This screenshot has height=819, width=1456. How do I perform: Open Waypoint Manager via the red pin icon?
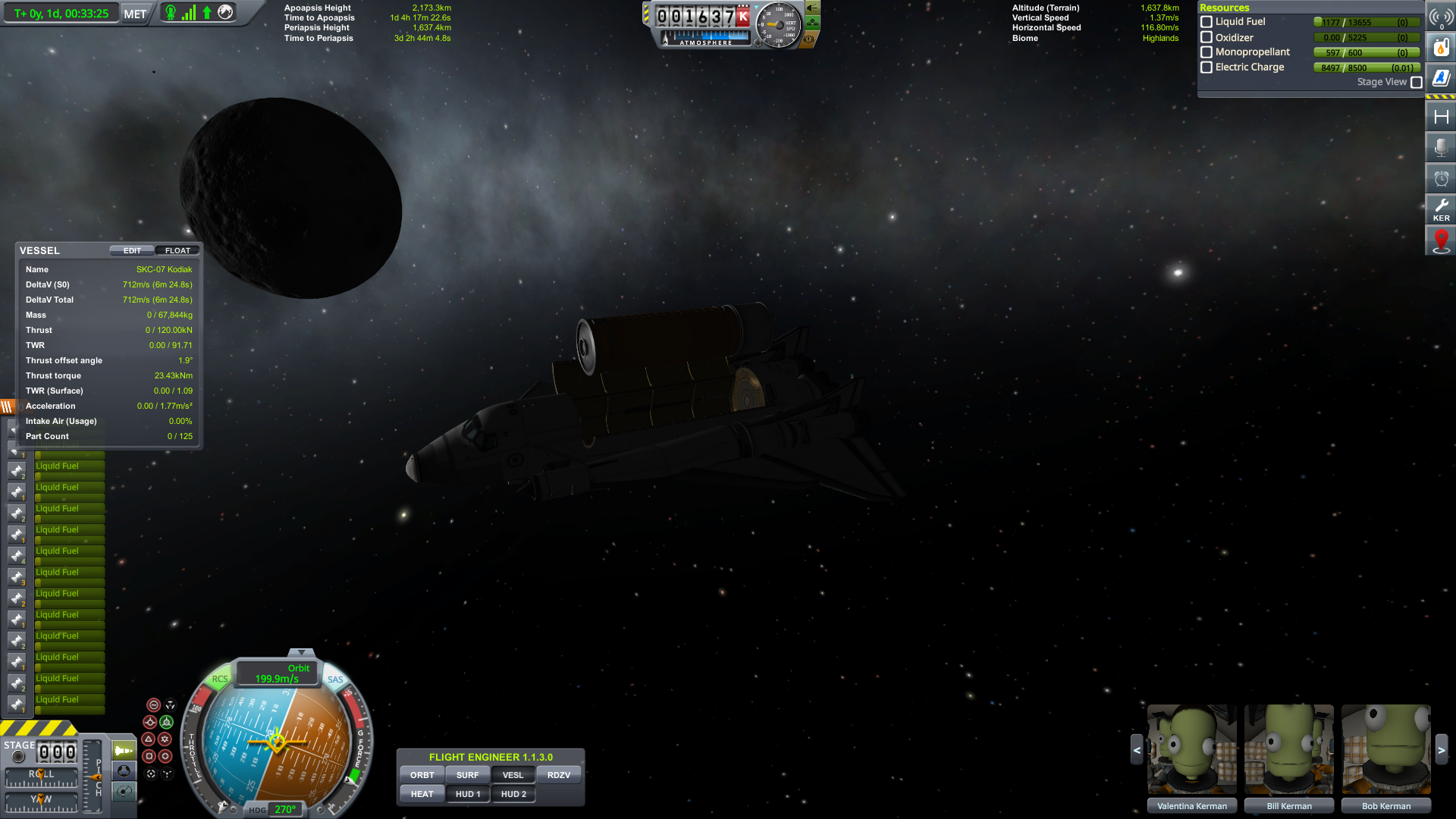(1440, 240)
